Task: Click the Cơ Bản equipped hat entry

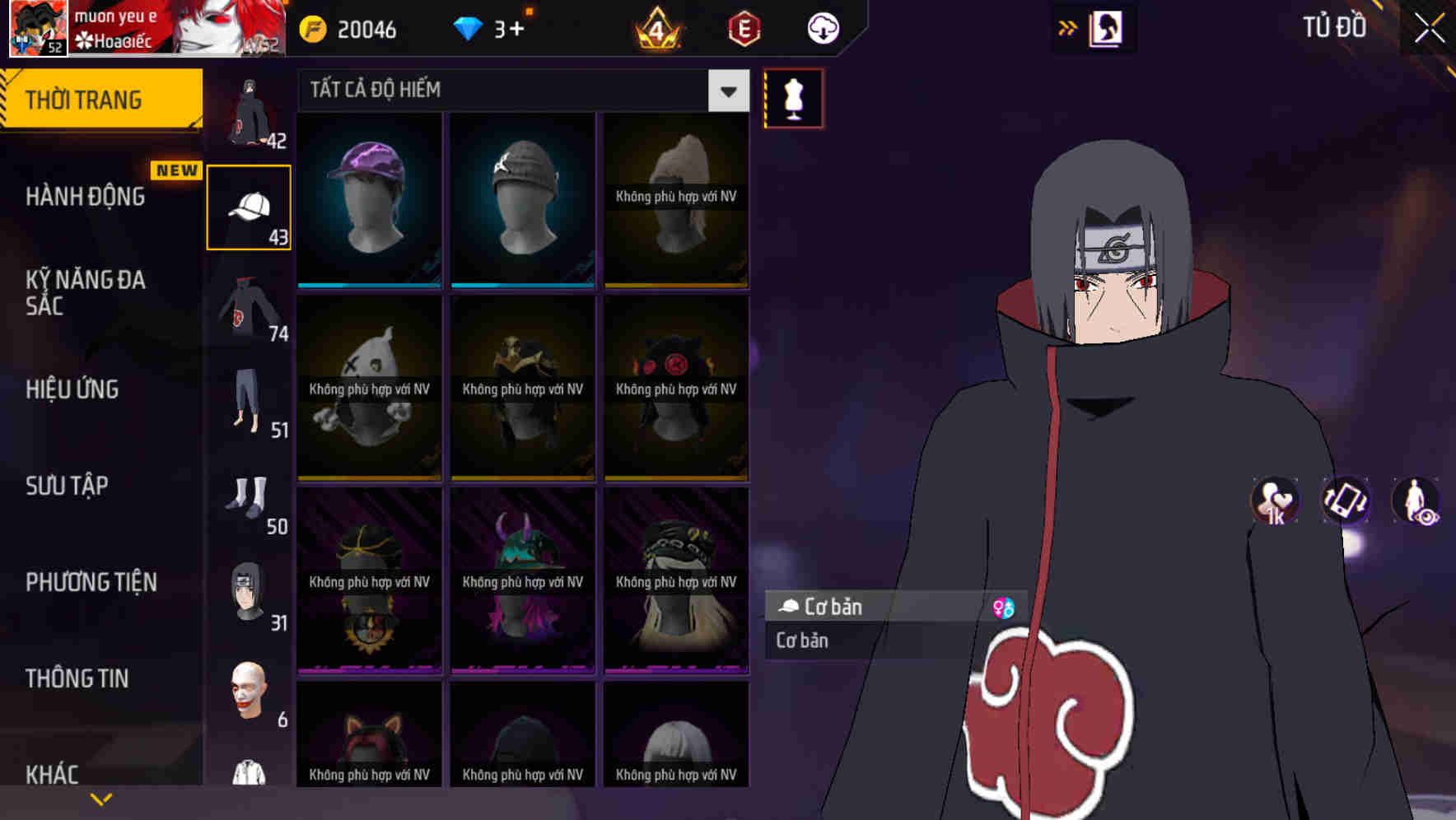Action: pyautogui.click(x=832, y=607)
